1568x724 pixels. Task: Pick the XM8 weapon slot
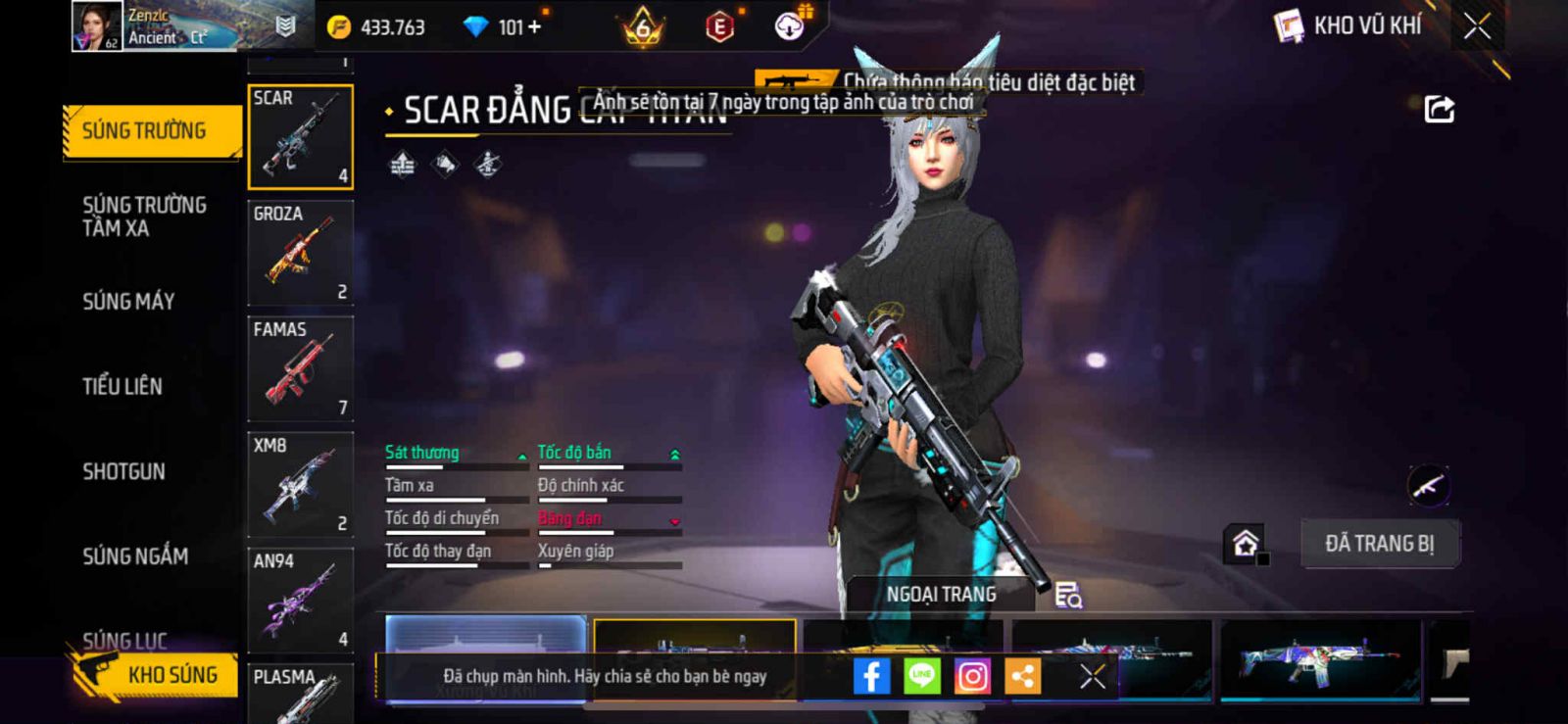[300, 484]
